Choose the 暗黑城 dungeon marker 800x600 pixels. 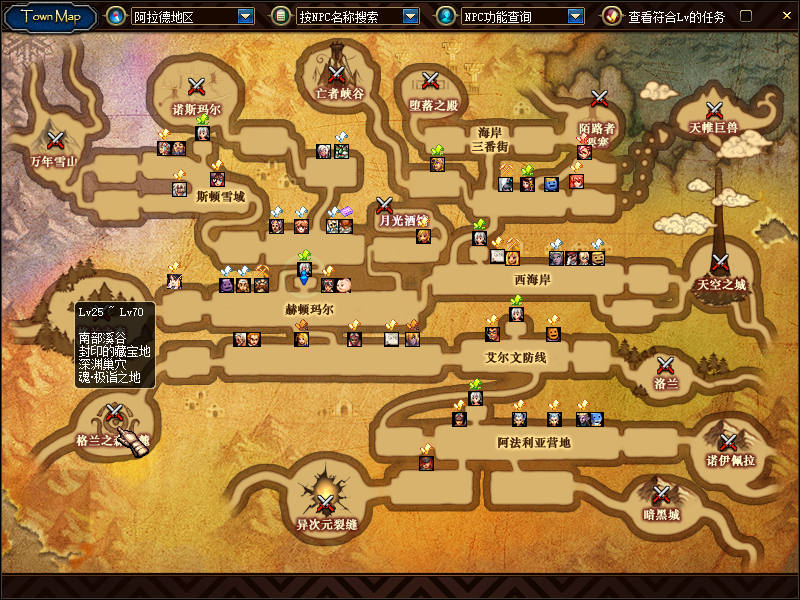pos(661,495)
